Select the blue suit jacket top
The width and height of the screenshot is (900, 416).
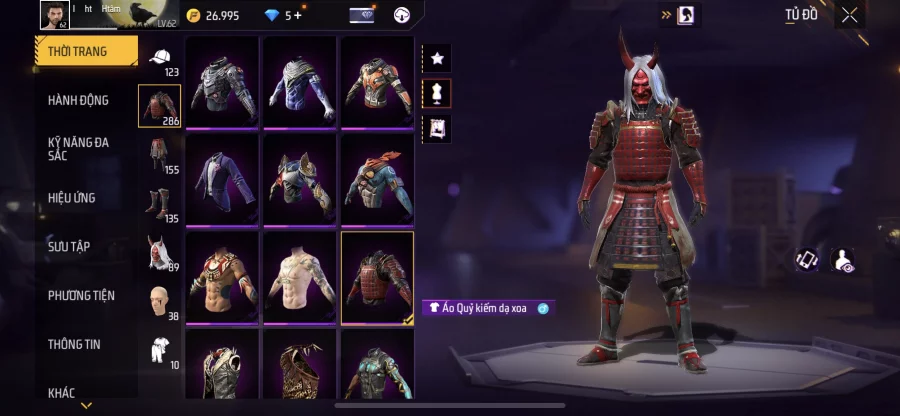pyautogui.click(x=221, y=178)
